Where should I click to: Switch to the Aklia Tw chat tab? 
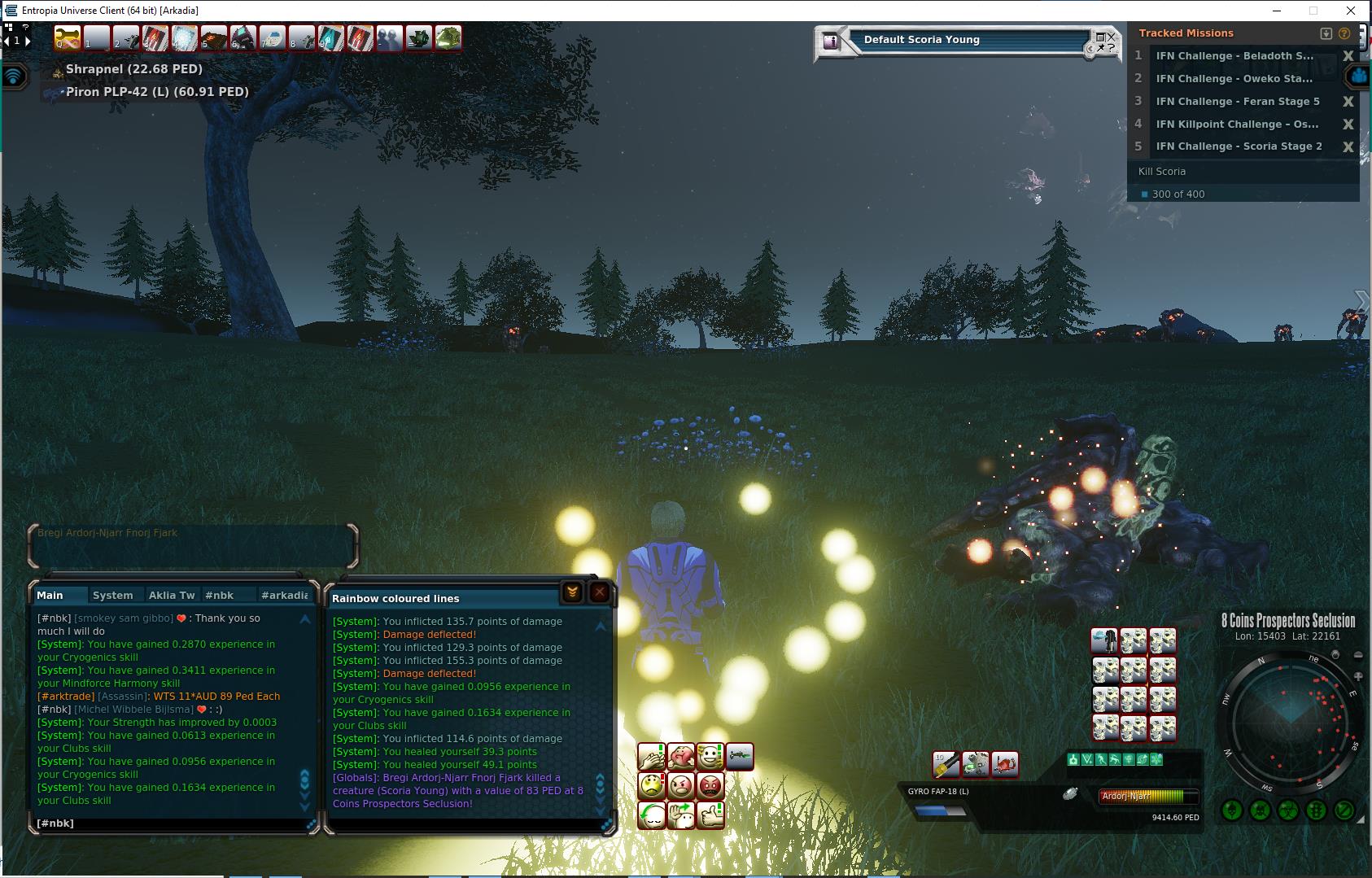point(172,595)
